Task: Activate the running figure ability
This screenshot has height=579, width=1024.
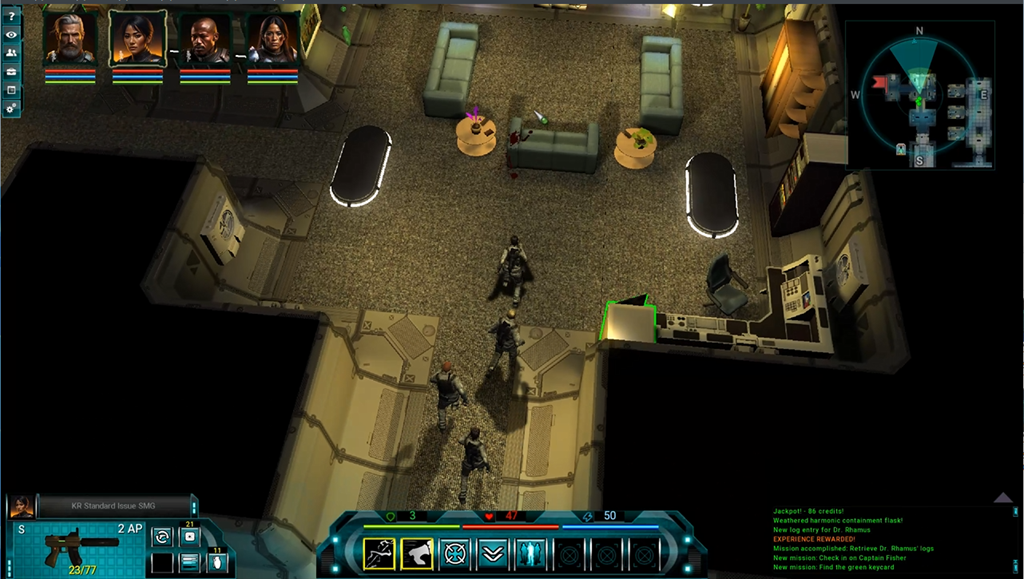Action: coord(379,553)
